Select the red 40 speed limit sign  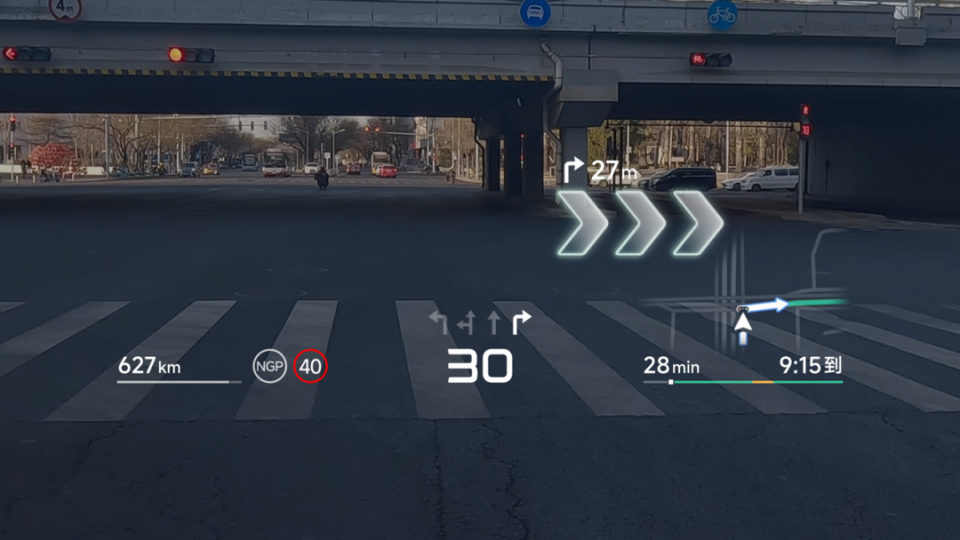coord(311,367)
